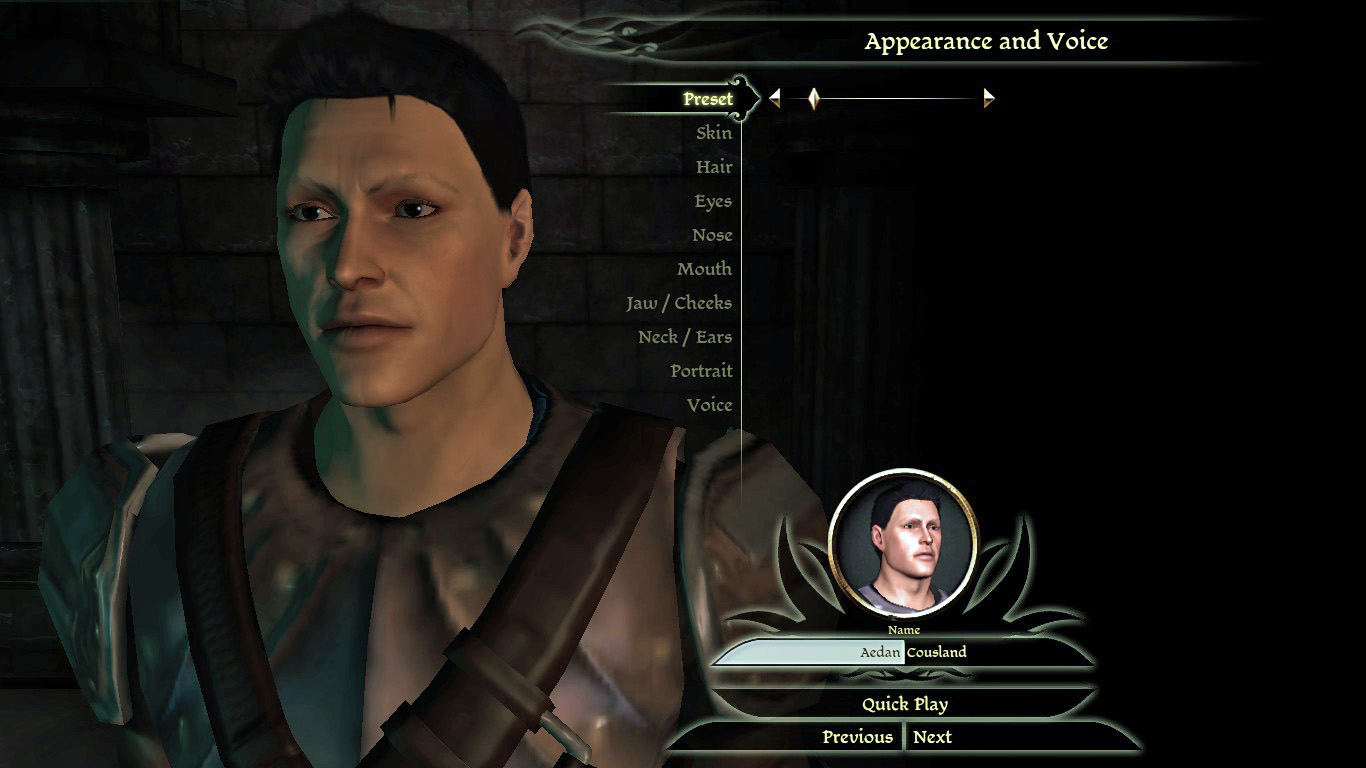This screenshot has width=1366, height=768.
Task: Open Jaw / Cheeks options
Action: pos(679,303)
